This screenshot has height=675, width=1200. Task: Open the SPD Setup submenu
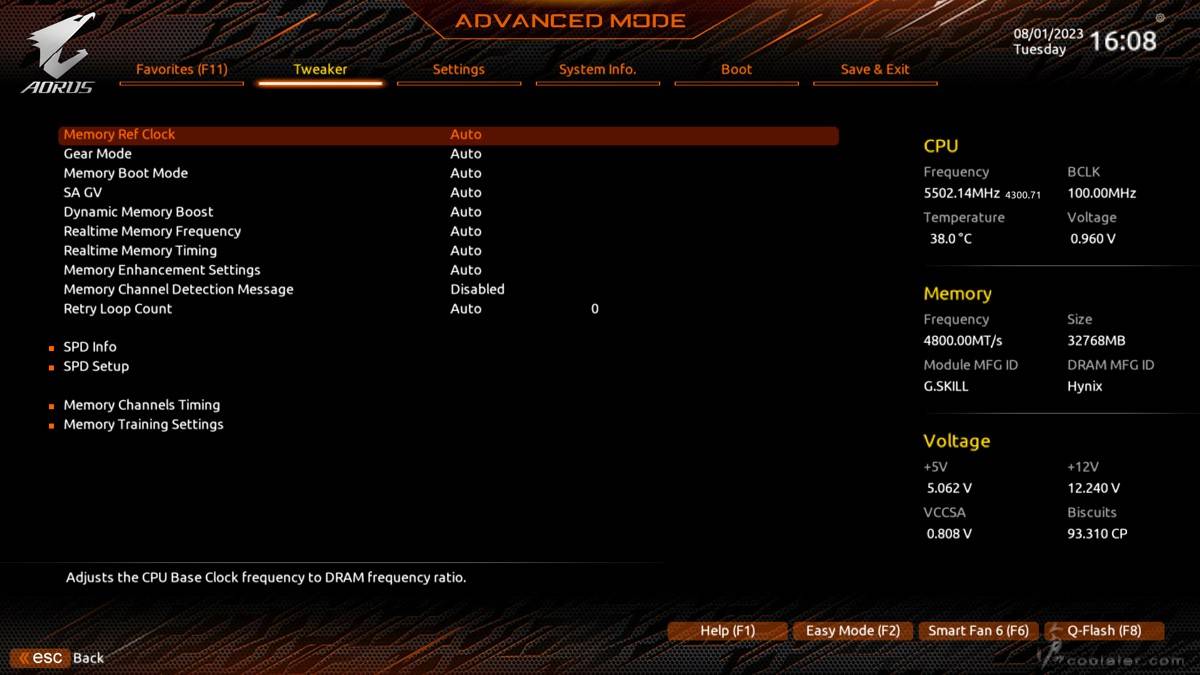click(96, 366)
